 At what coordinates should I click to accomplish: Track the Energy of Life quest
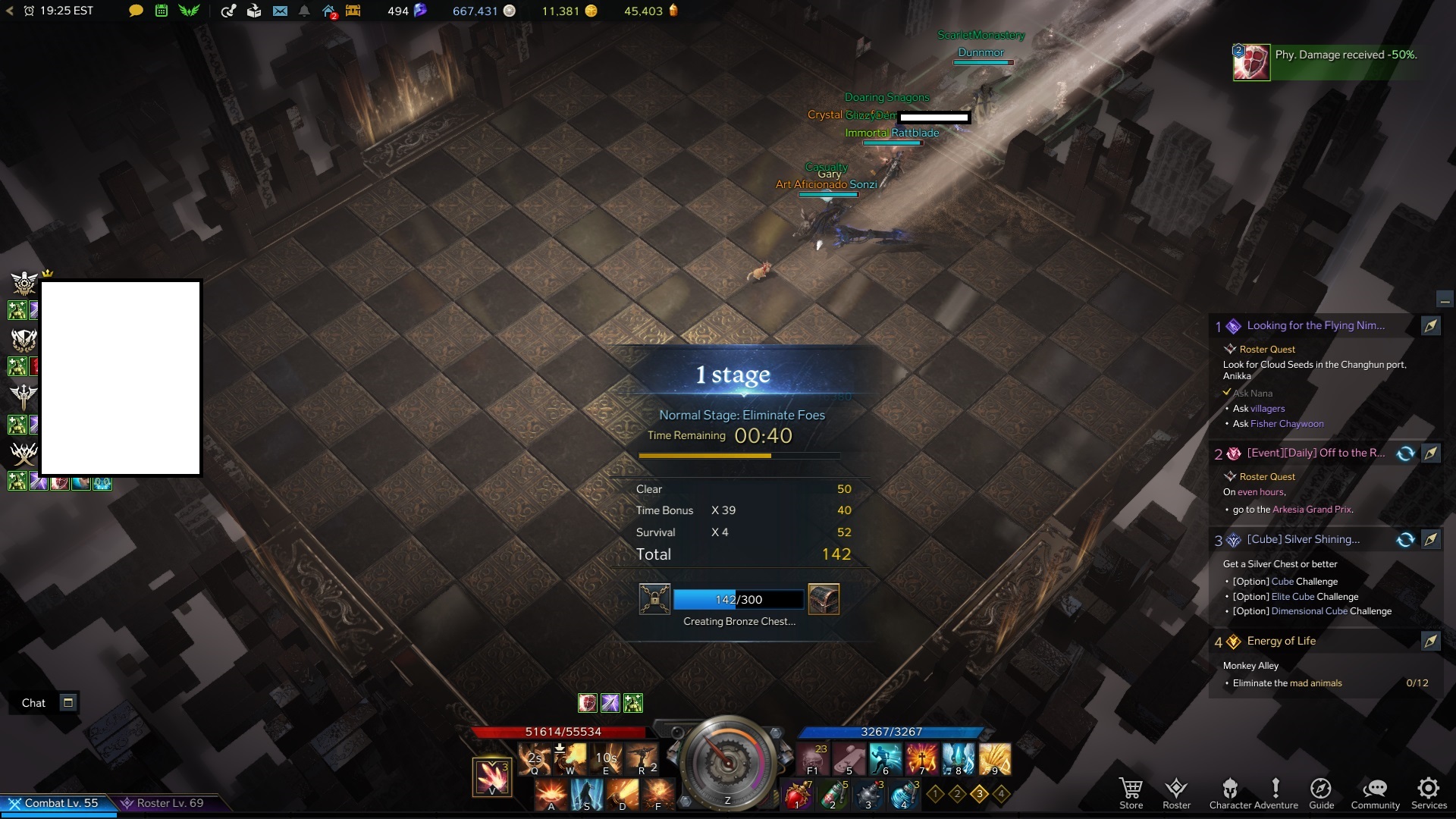click(1430, 642)
